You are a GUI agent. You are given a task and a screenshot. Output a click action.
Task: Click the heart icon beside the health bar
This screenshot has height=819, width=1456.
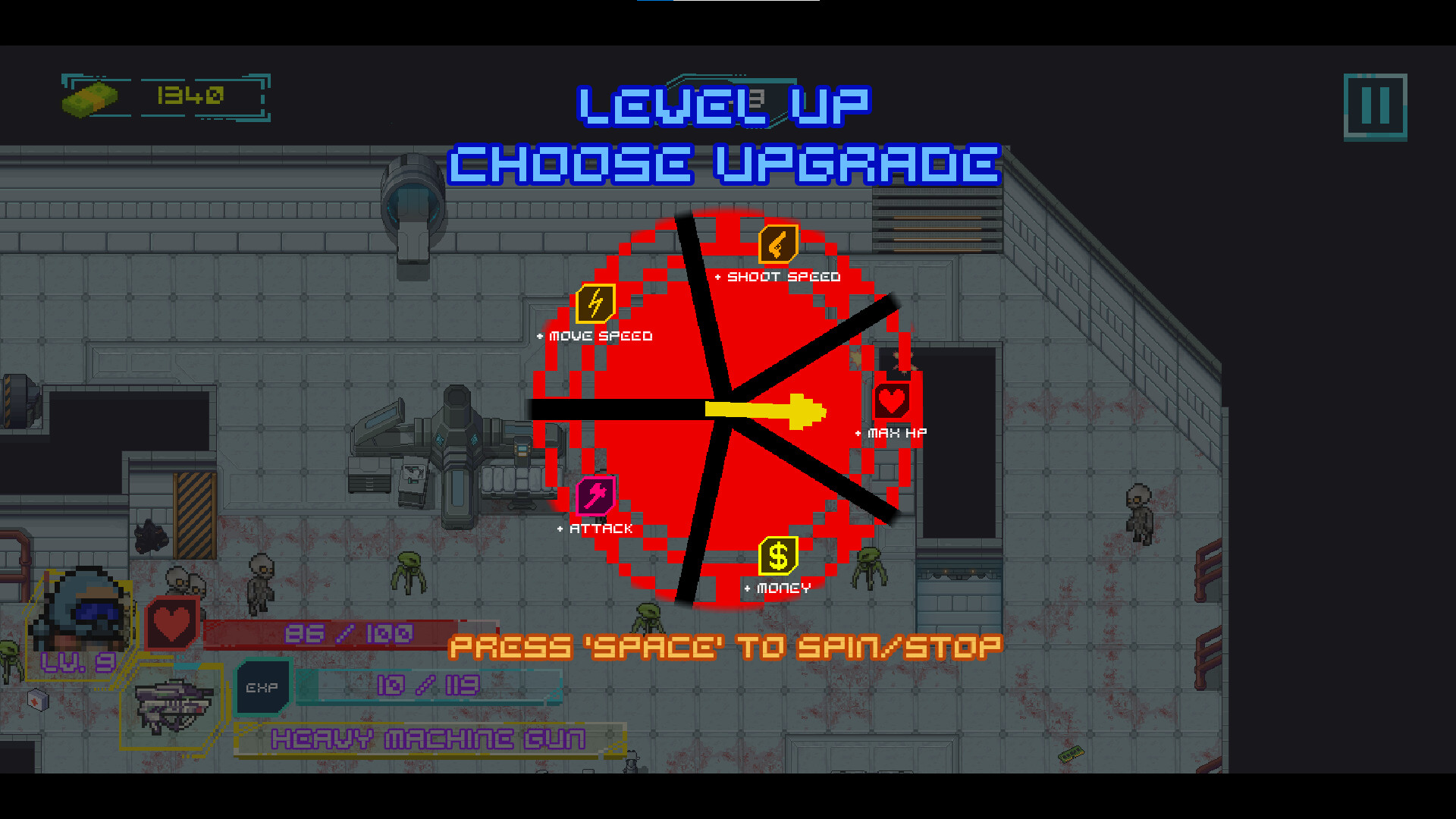[x=173, y=623]
